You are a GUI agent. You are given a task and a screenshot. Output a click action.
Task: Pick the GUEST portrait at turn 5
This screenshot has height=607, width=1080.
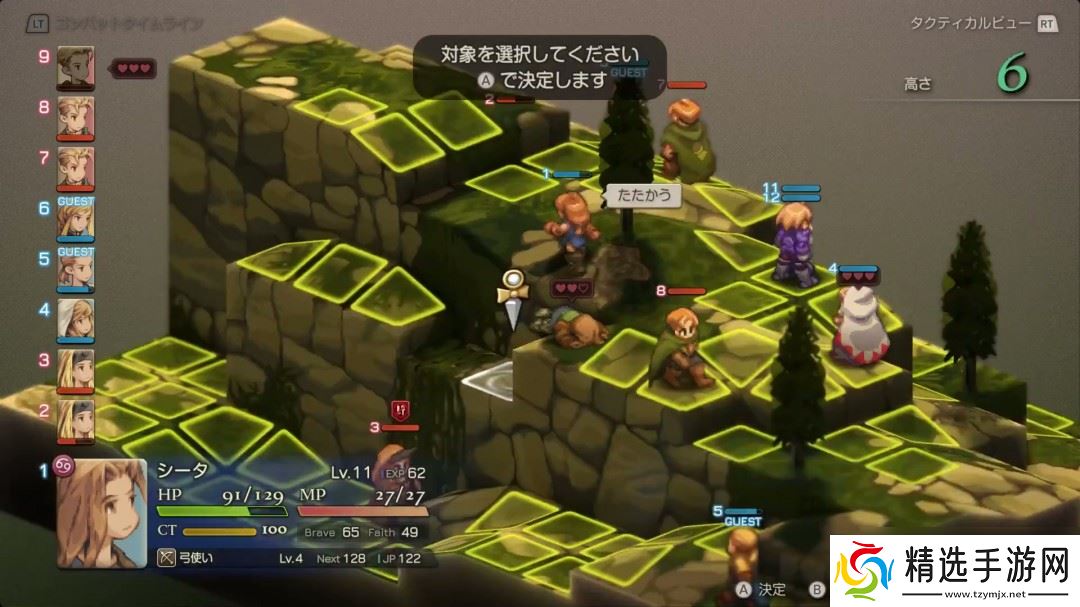76,270
